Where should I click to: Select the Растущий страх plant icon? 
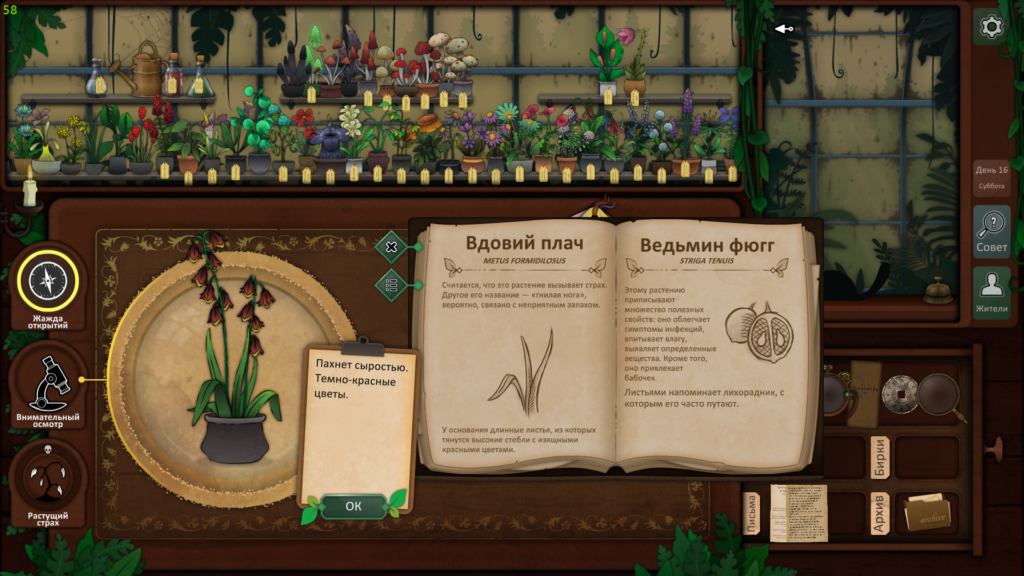(47, 483)
